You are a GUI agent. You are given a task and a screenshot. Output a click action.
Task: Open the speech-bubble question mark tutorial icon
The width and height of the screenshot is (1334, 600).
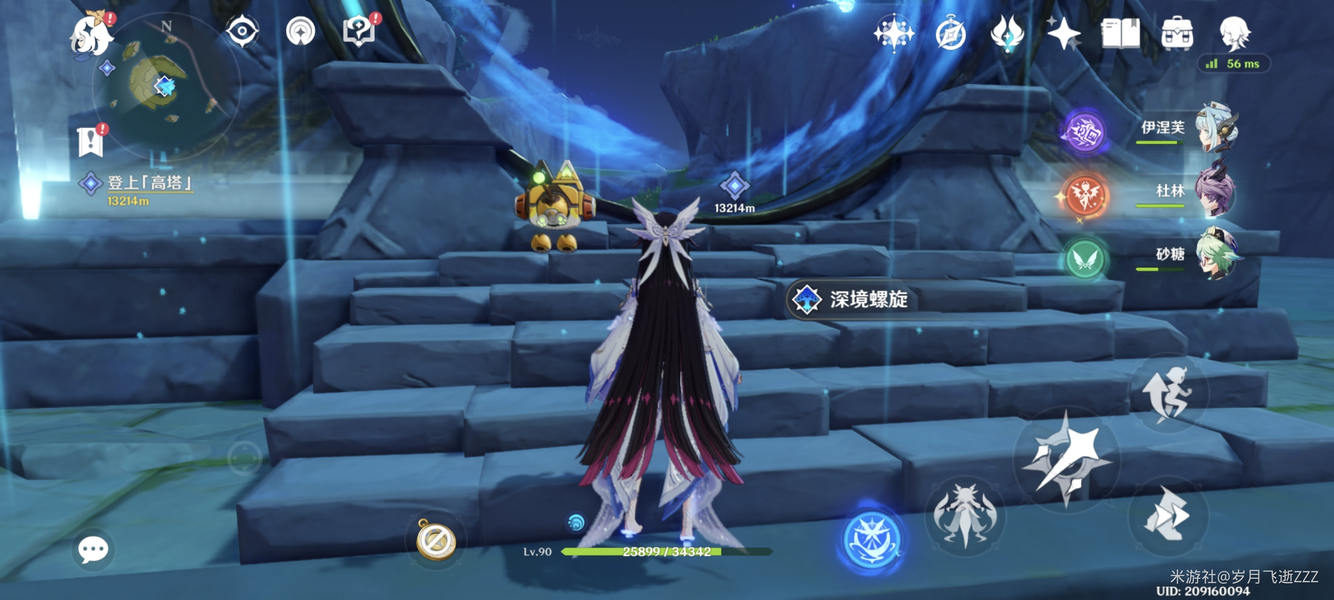click(x=359, y=32)
